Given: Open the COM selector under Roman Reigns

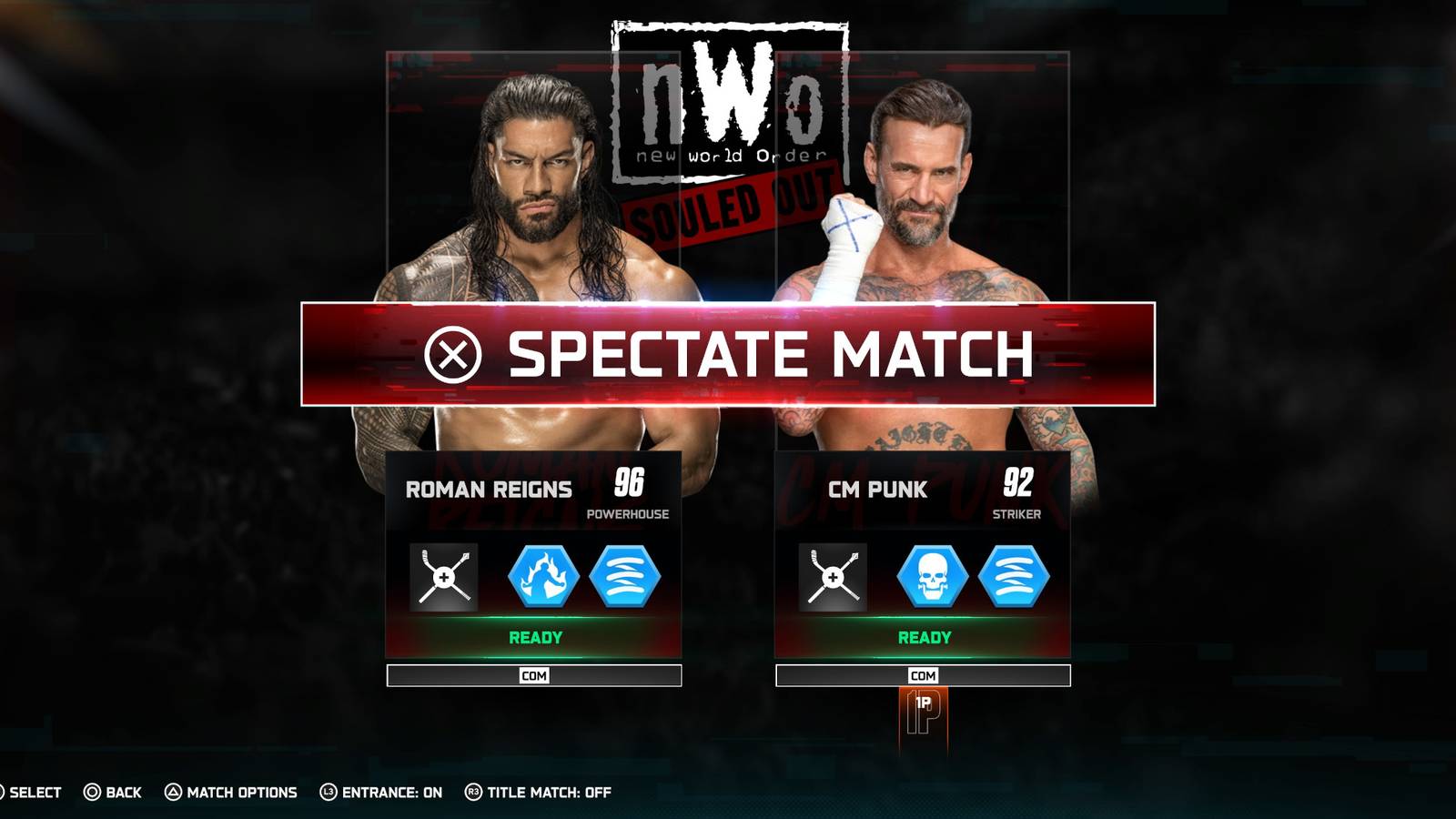Looking at the screenshot, I should point(533,676).
